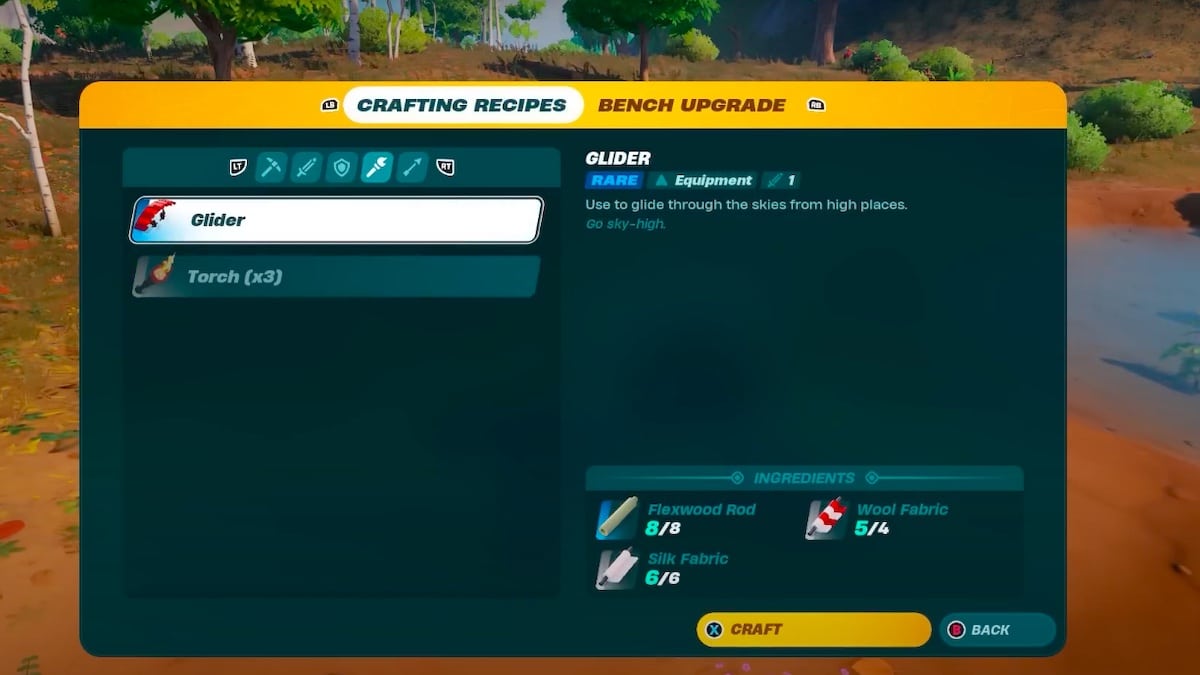1200x675 pixels.
Task: Click the Silk Fabric ingredient
Action: [665, 568]
